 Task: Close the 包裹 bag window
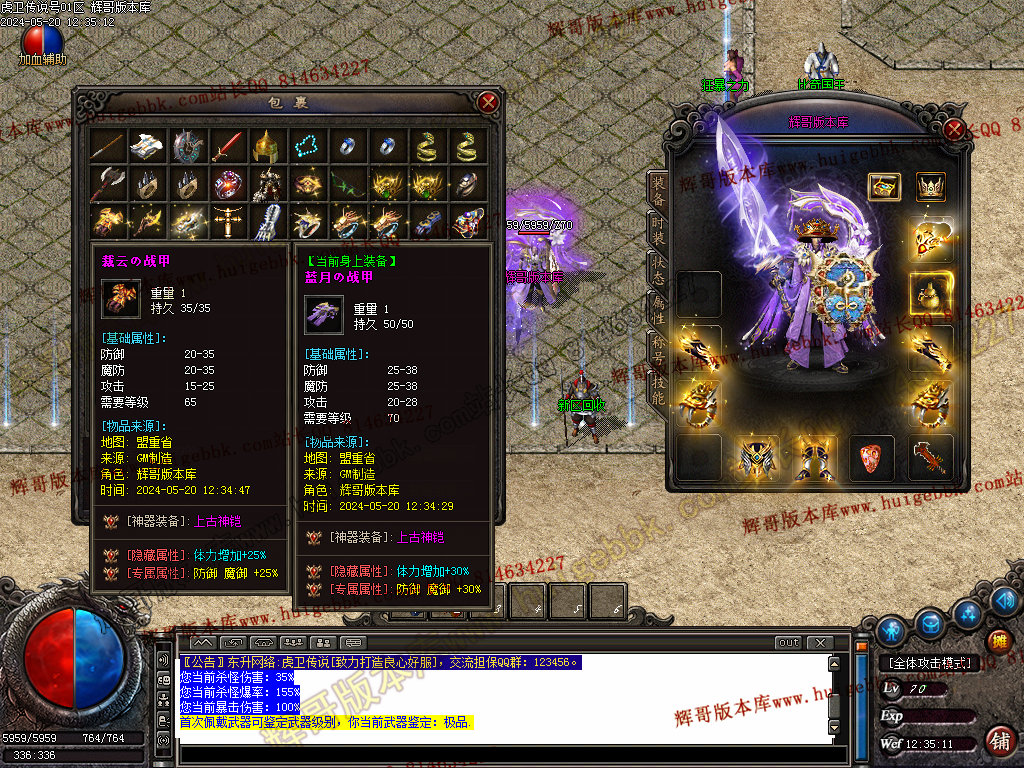[488, 102]
